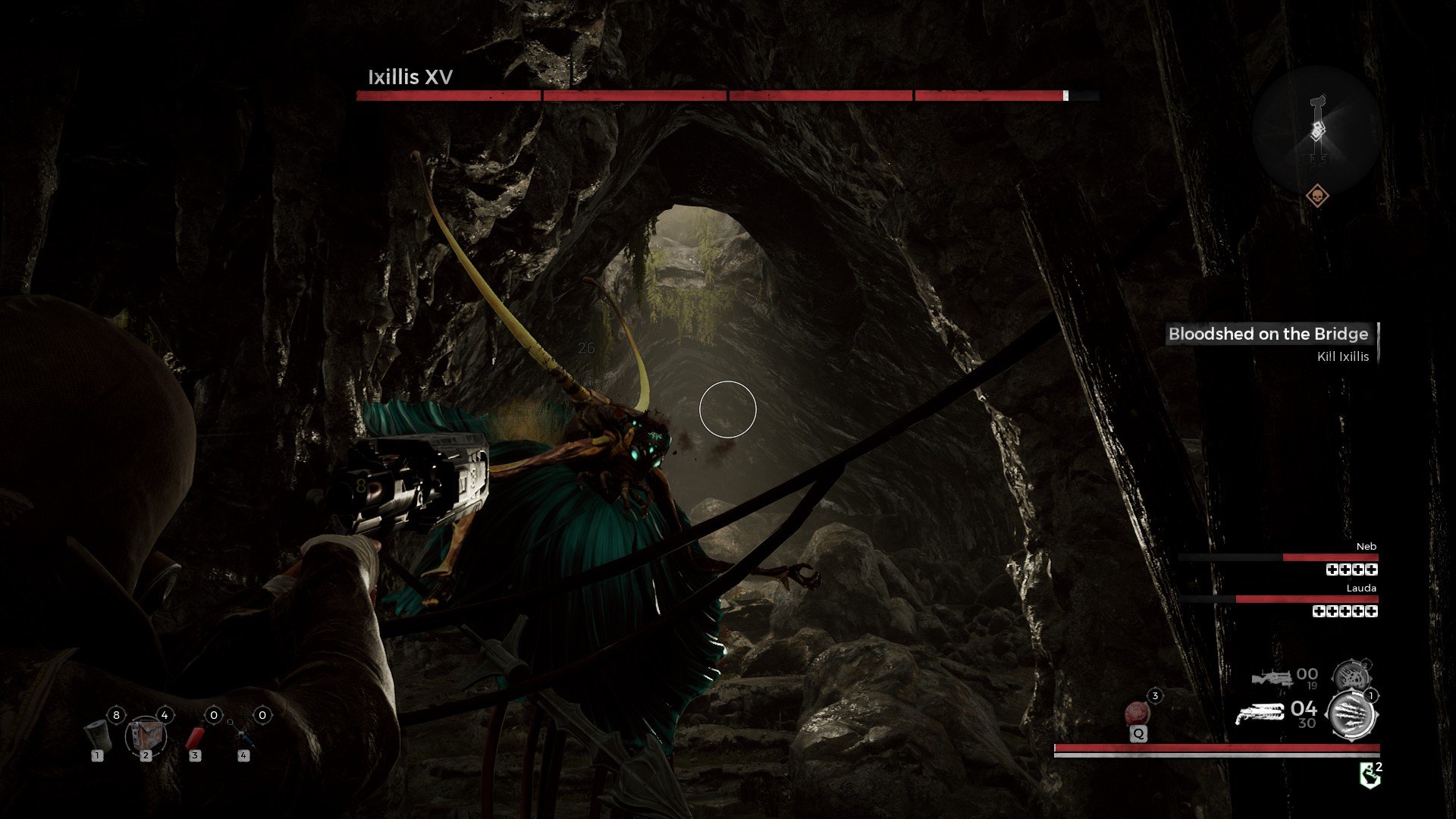Image resolution: width=1456 pixels, height=819 pixels.
Task: Click the skull boss marker below minimap
Action: point(1318,197)
